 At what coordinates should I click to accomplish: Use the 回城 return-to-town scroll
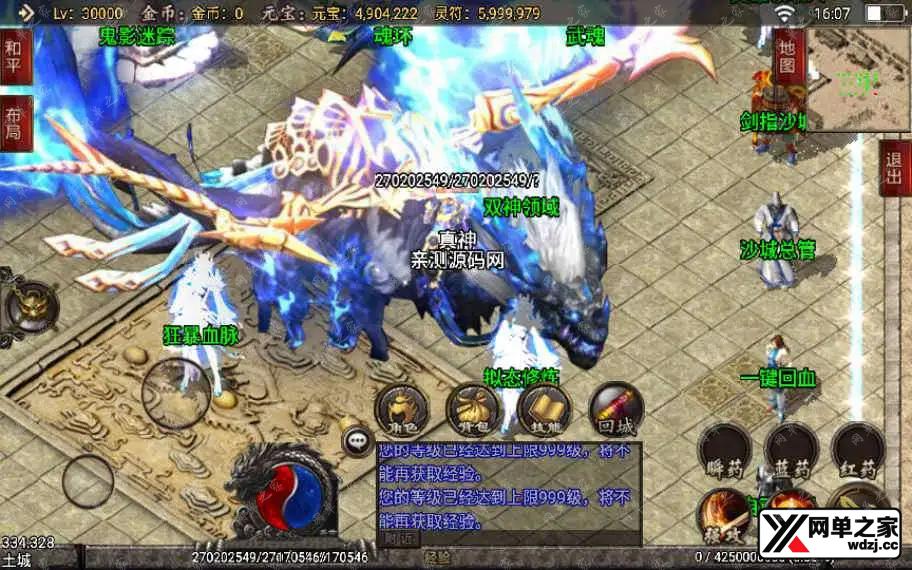[616, 408]
